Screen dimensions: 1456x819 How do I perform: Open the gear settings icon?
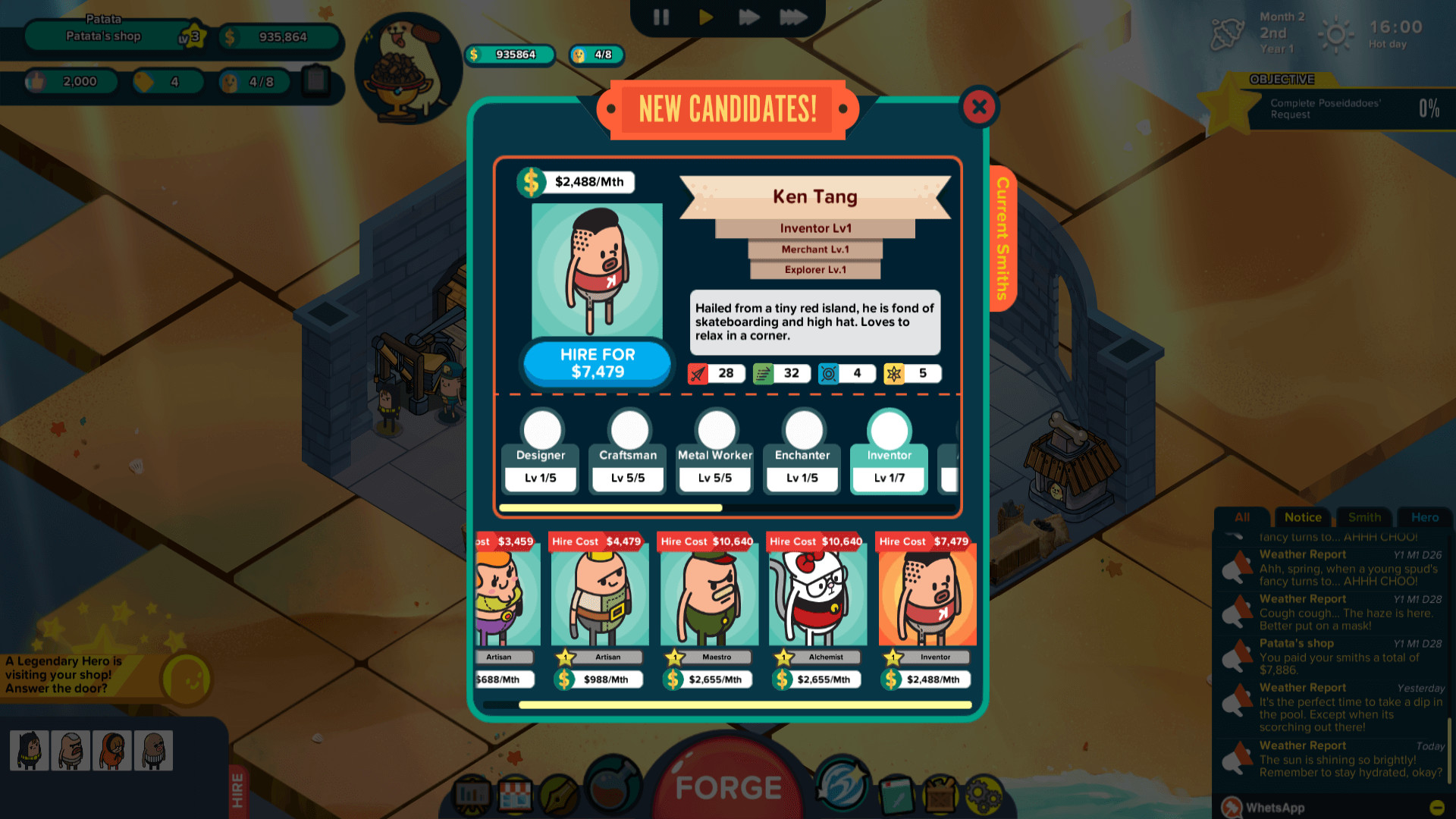tap(984, 792)
